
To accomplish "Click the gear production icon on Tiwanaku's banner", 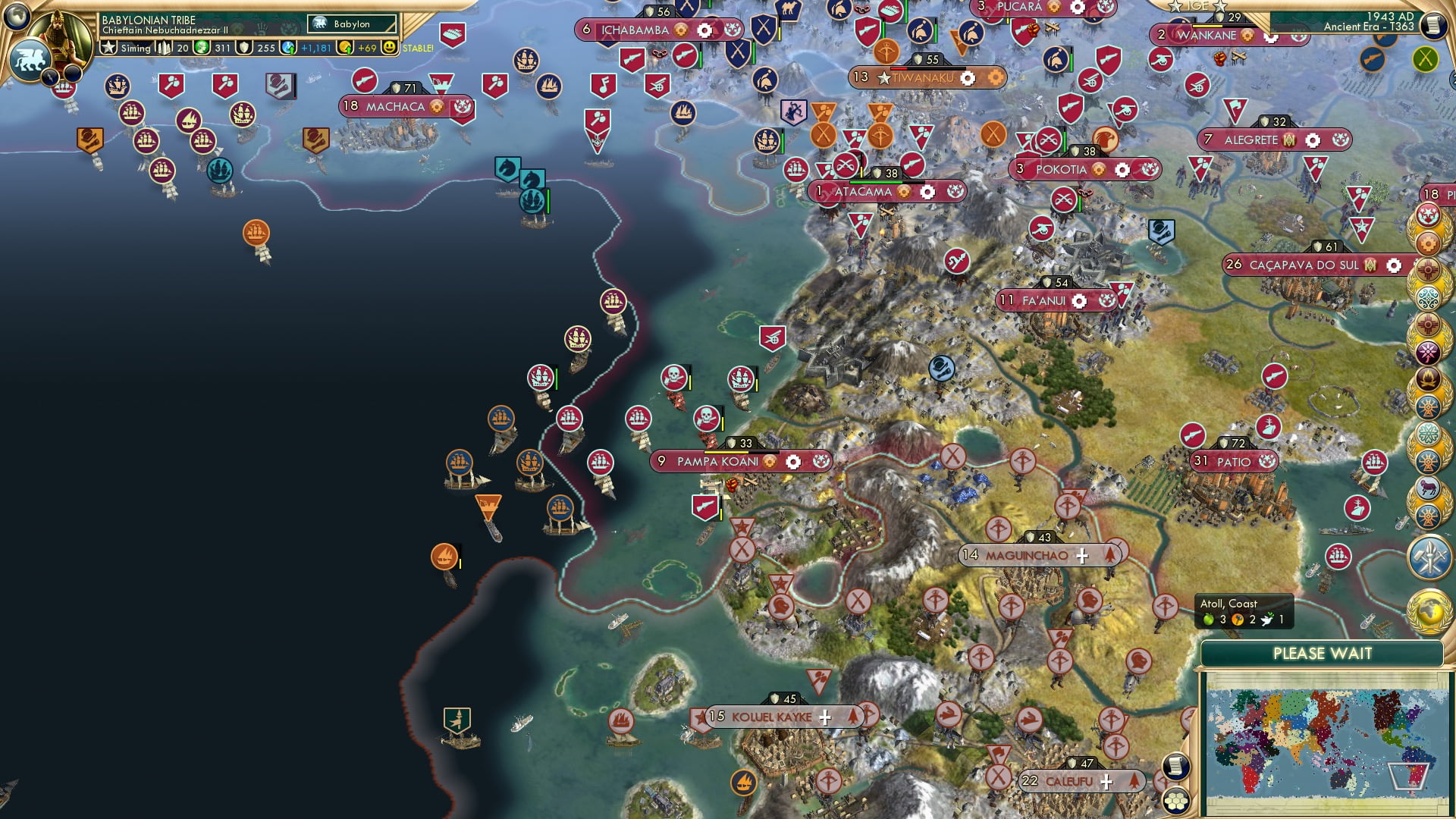I will point(968,77).
